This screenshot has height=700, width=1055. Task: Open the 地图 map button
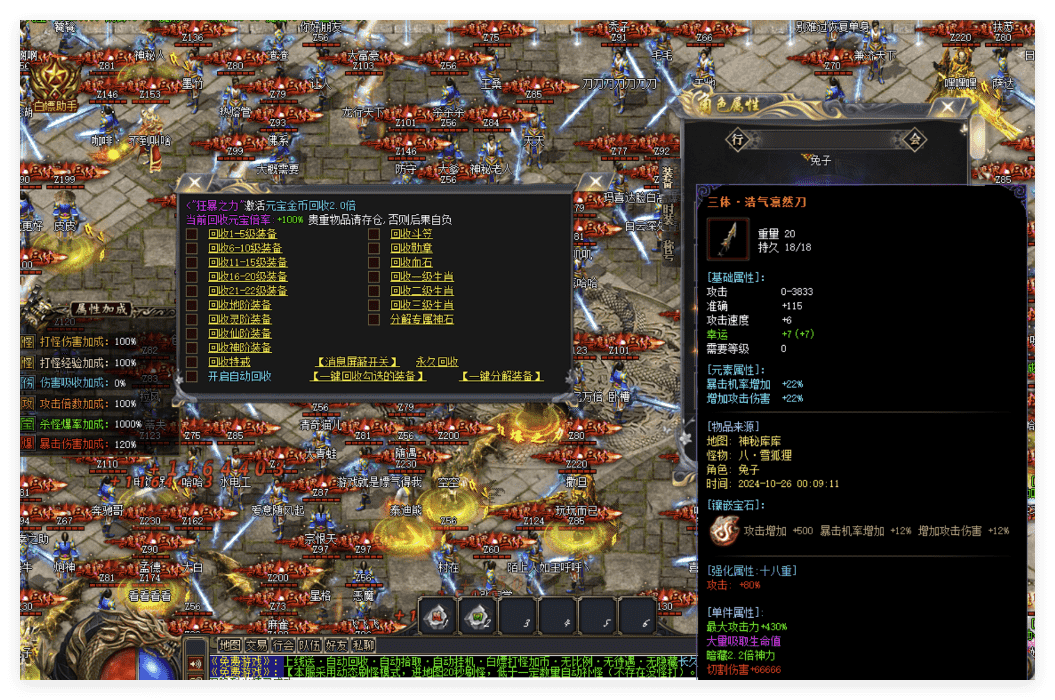pyautogui.click(x=230, y=646)
